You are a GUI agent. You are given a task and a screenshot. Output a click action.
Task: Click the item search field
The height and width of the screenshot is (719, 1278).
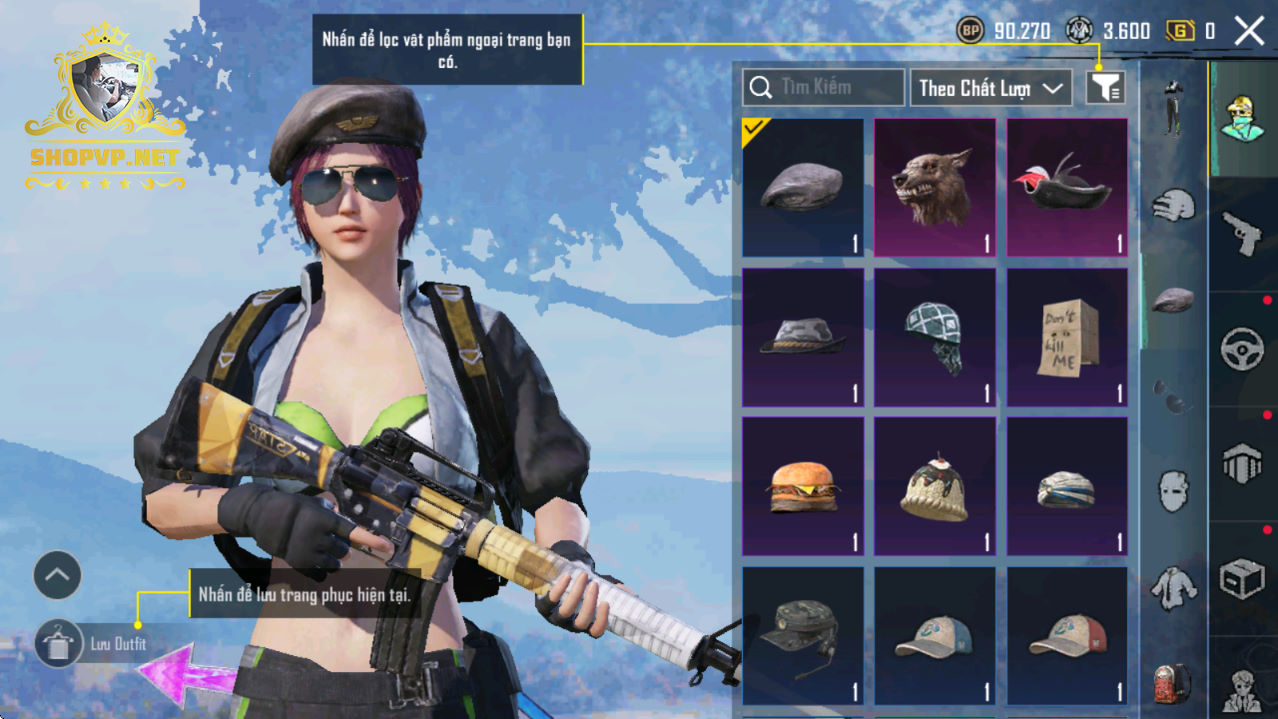[823, 88]
